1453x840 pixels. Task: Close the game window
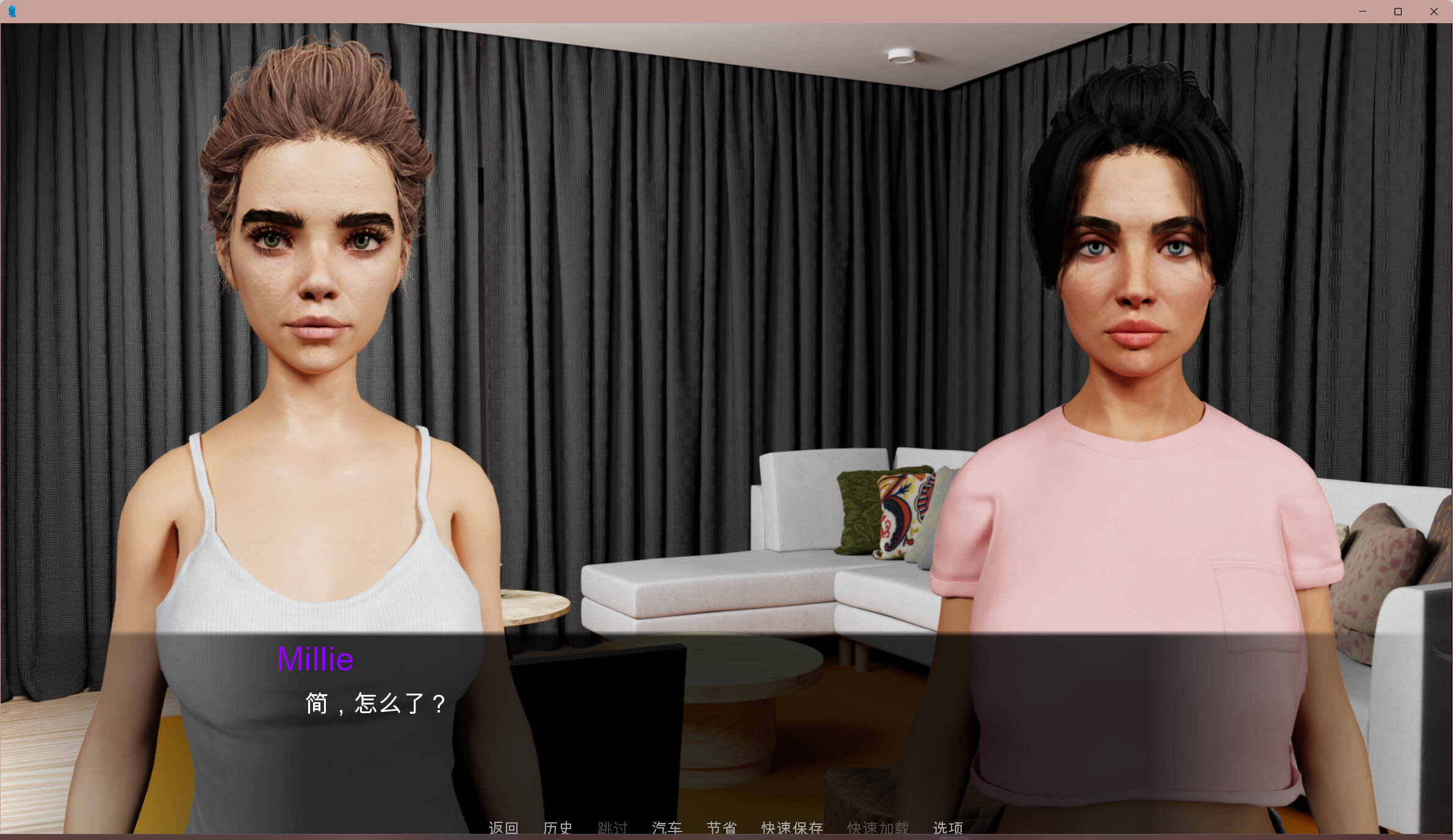pyautogui.click(x=1433, y=12)
